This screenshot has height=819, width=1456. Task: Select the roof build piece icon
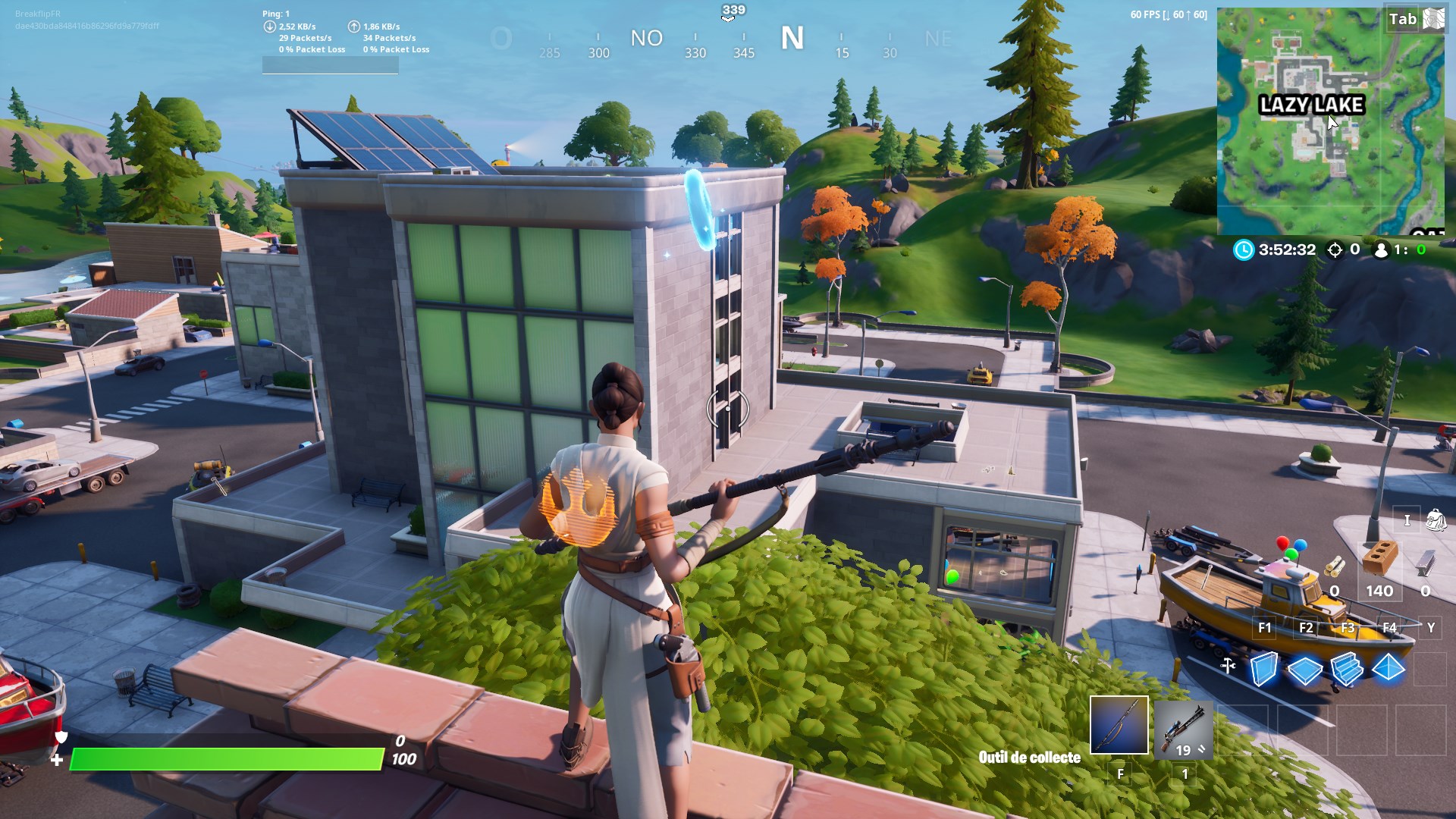tap(1389, 667)
